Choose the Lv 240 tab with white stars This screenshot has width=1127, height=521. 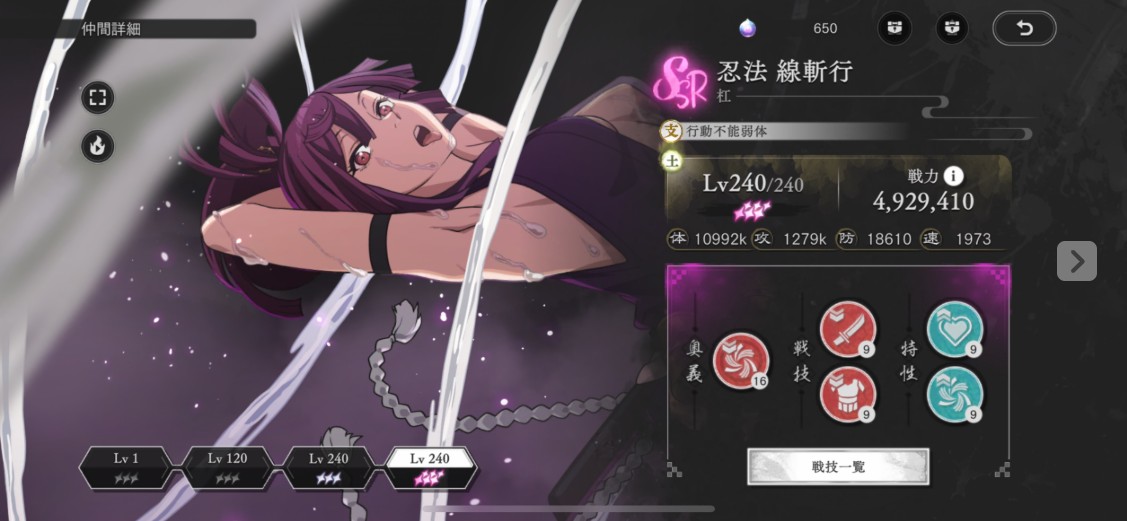[x=330, y=467]
